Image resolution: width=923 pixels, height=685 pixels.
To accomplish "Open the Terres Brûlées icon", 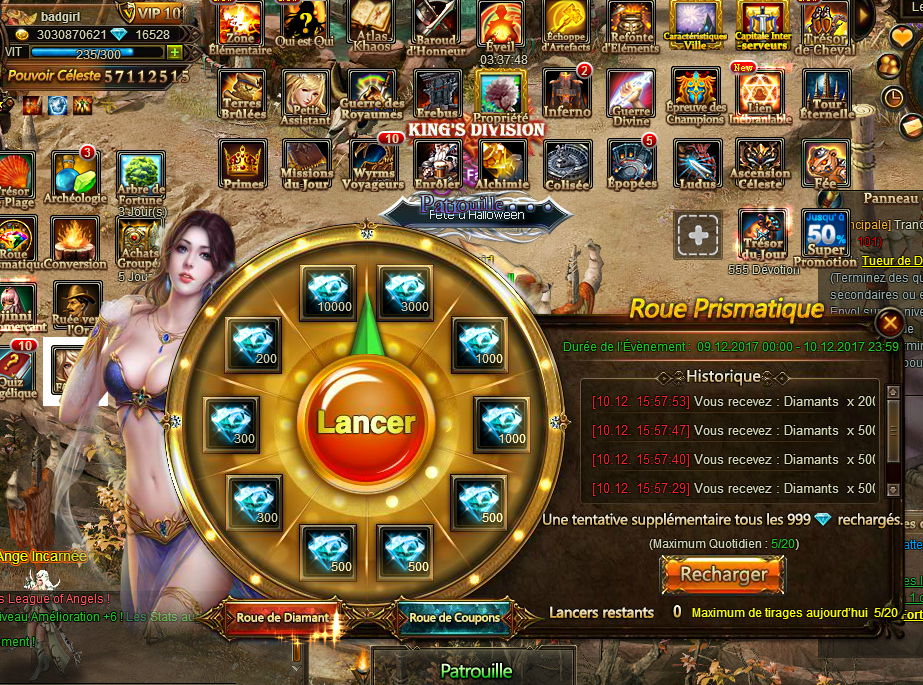I will pyautogui.click(x=243, y=94).
